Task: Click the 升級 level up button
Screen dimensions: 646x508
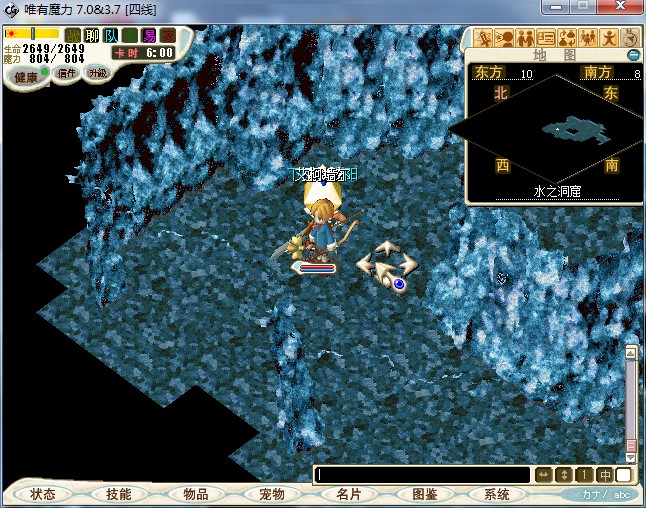Action: click(97, 73)
